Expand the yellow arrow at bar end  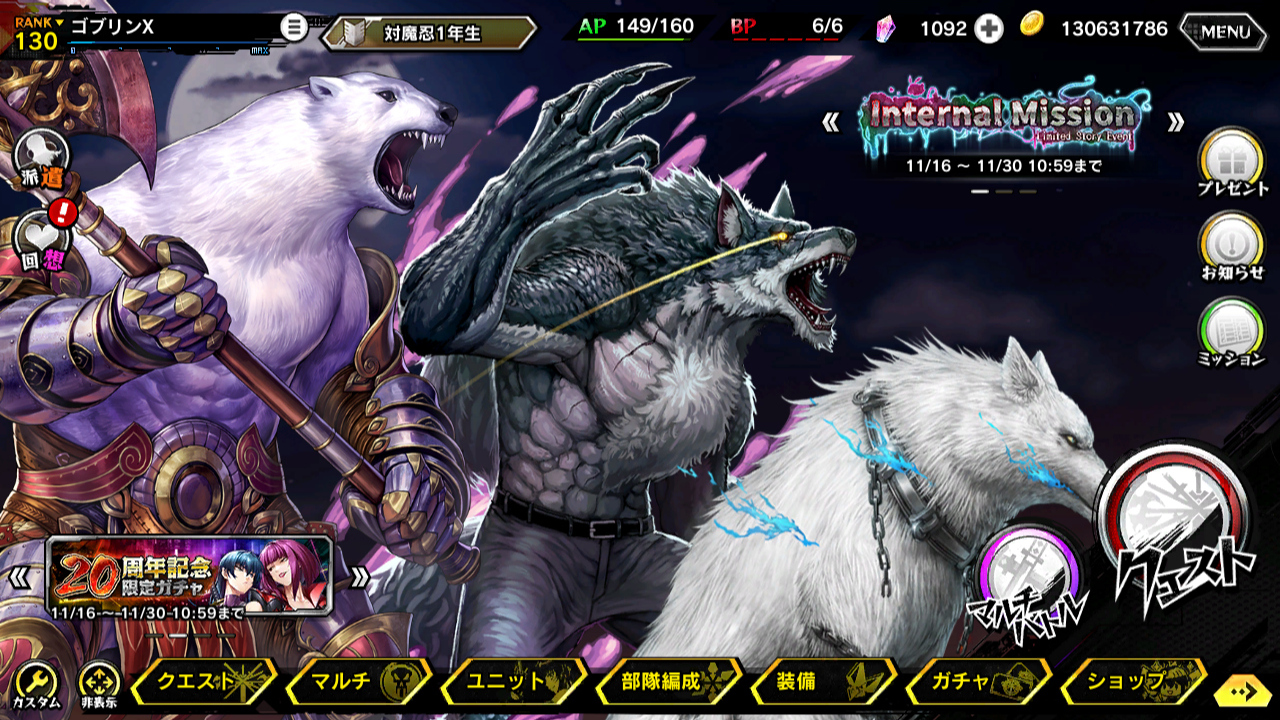[x=1244, y=691]
